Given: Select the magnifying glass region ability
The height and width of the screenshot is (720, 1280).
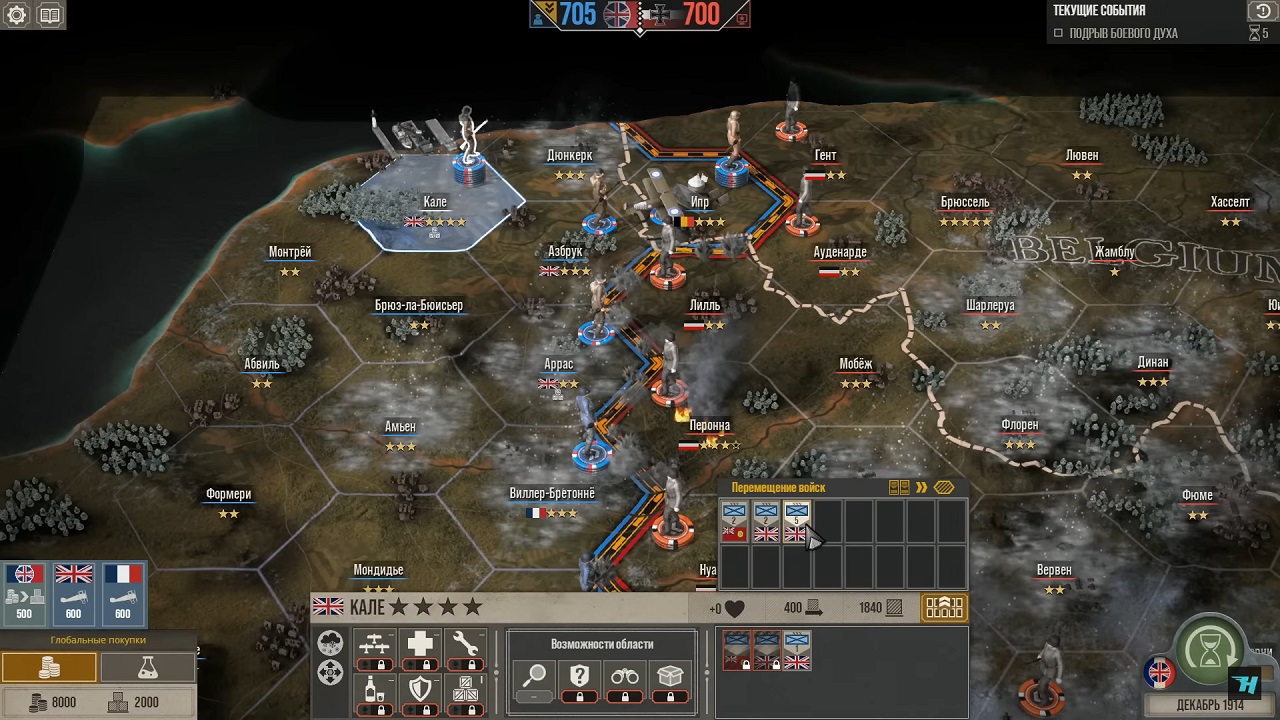Looking at the screenshot, I should coord(535,674).
